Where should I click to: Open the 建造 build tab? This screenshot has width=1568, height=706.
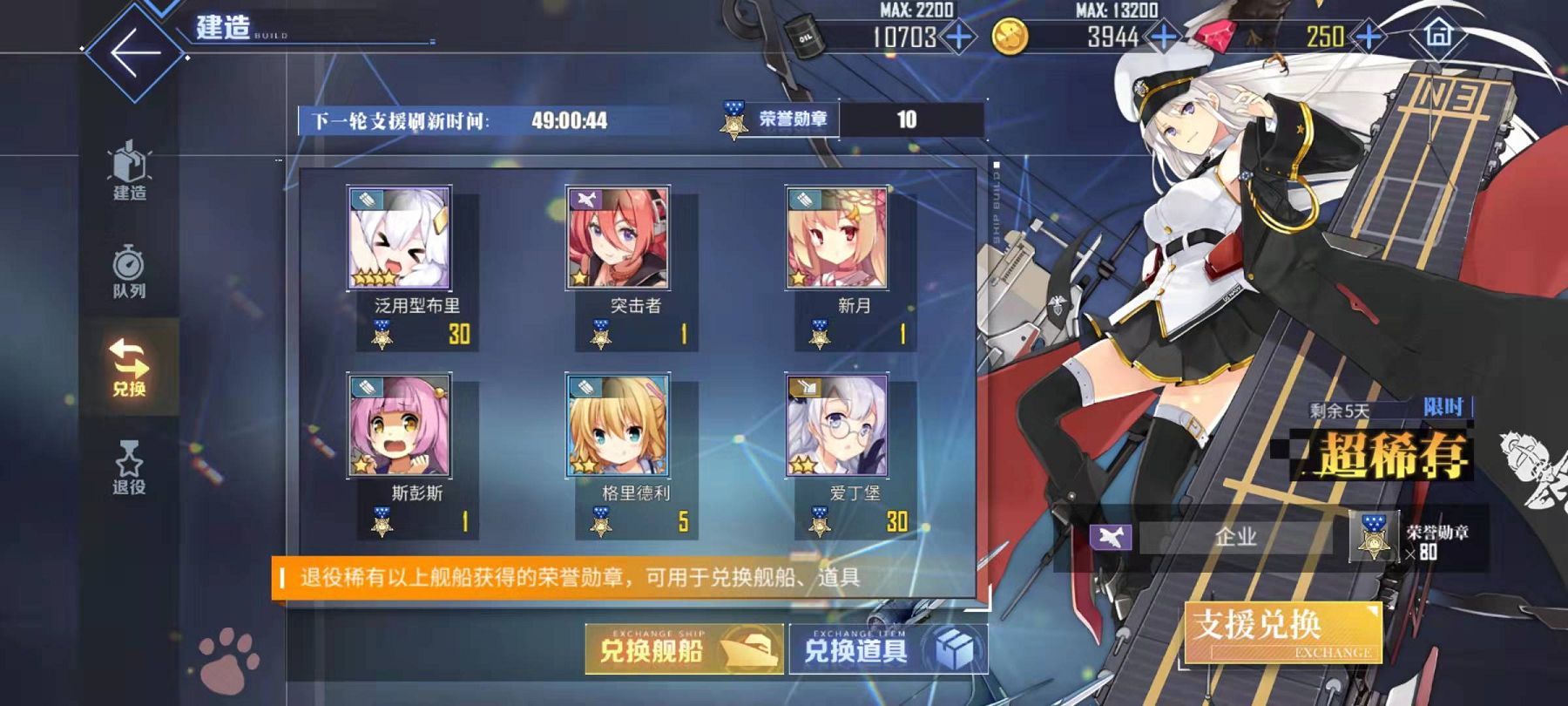(x=129, y=171)
